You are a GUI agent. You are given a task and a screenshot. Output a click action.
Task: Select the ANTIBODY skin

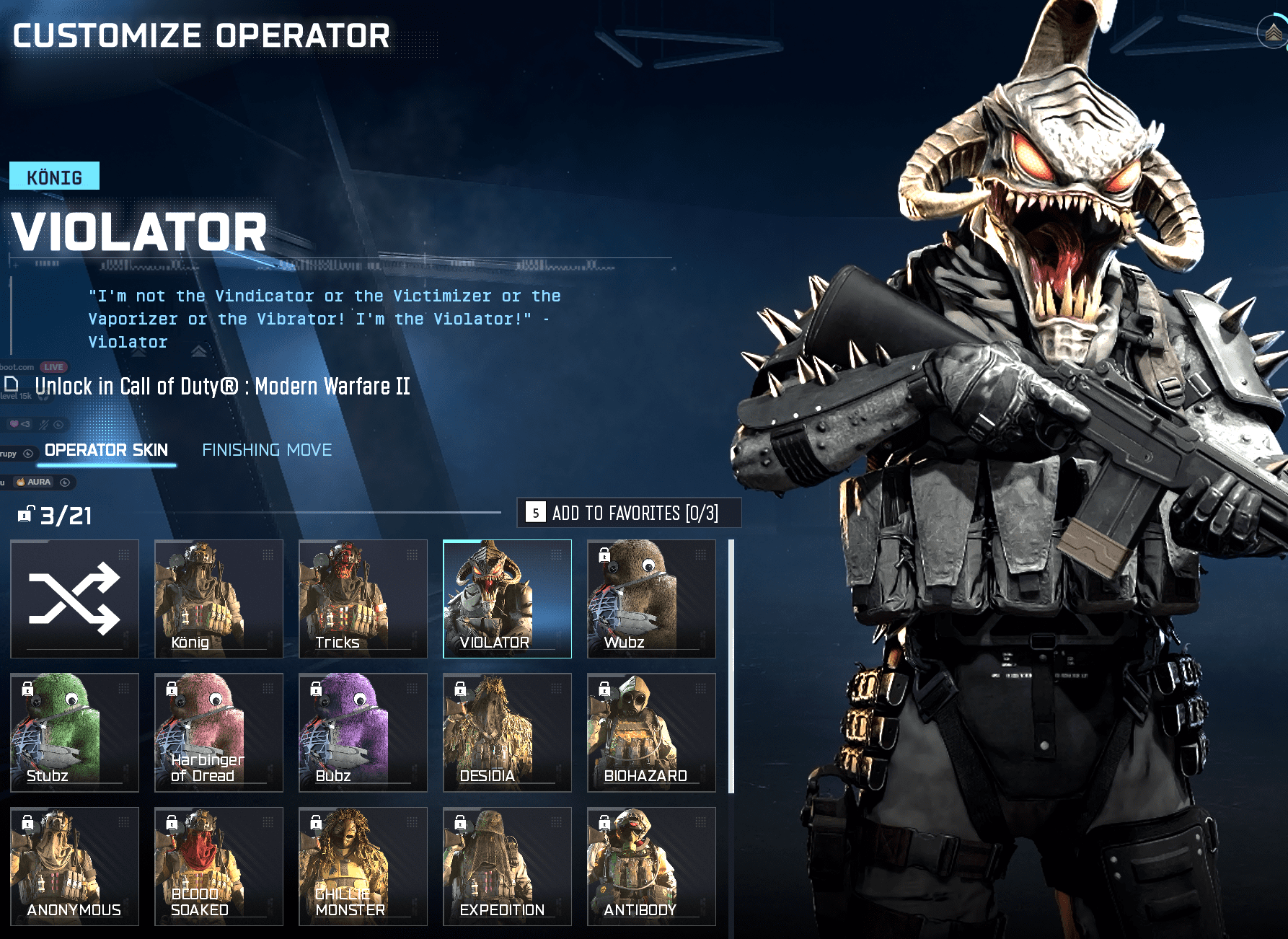tap(651, 866)
